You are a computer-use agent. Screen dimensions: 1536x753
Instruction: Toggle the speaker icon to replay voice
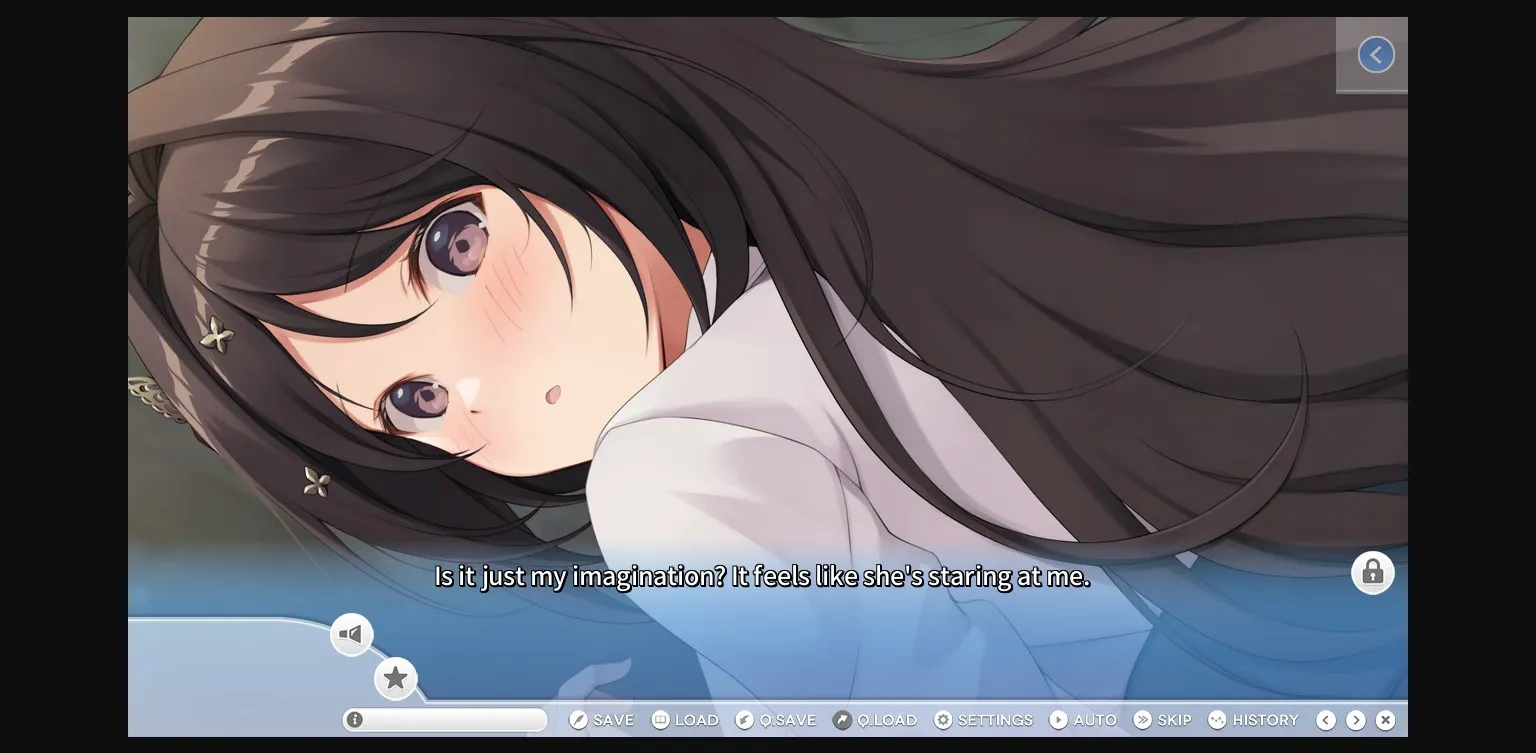[351, 633]
